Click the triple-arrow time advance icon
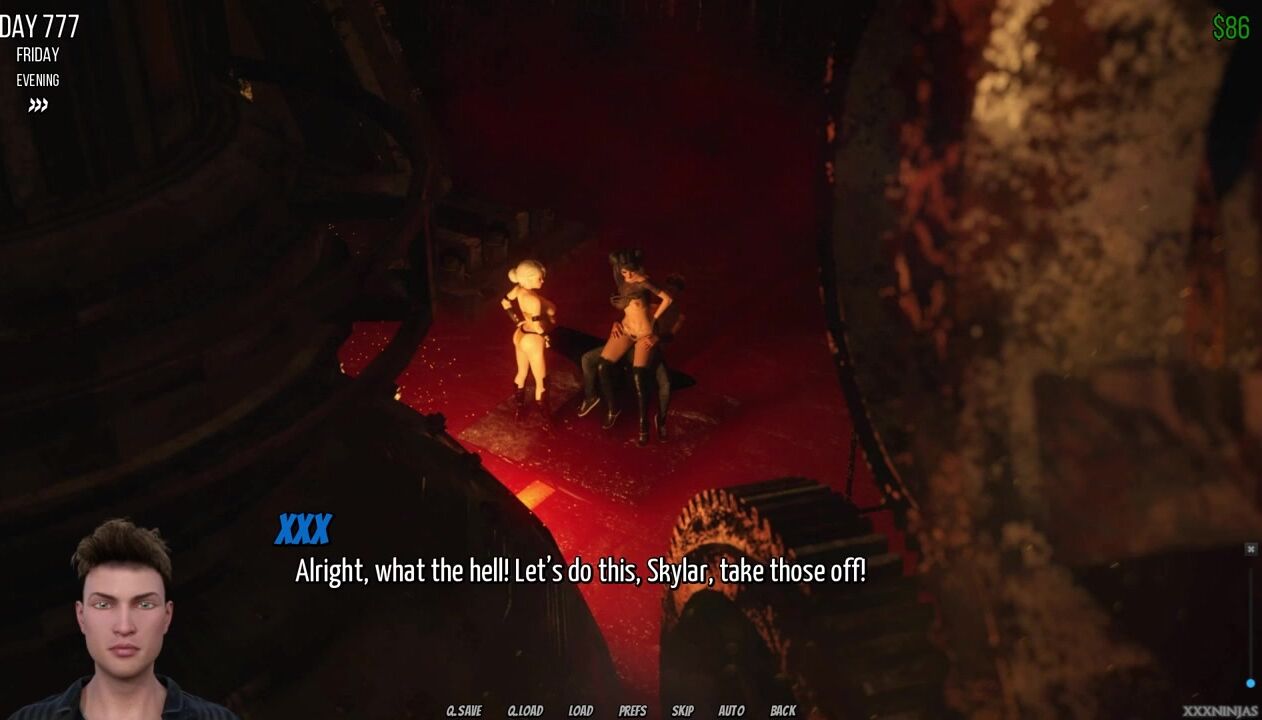 38,105
